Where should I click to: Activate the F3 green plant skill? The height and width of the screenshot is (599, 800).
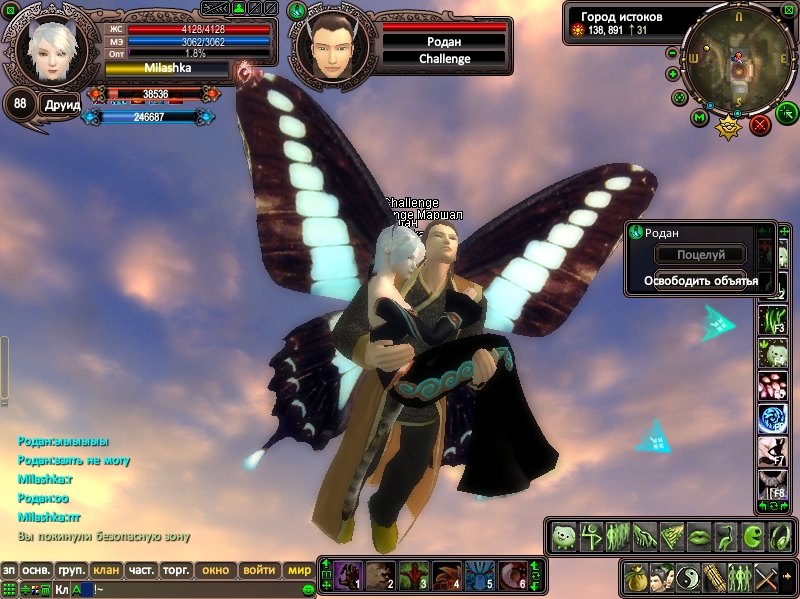772,320
